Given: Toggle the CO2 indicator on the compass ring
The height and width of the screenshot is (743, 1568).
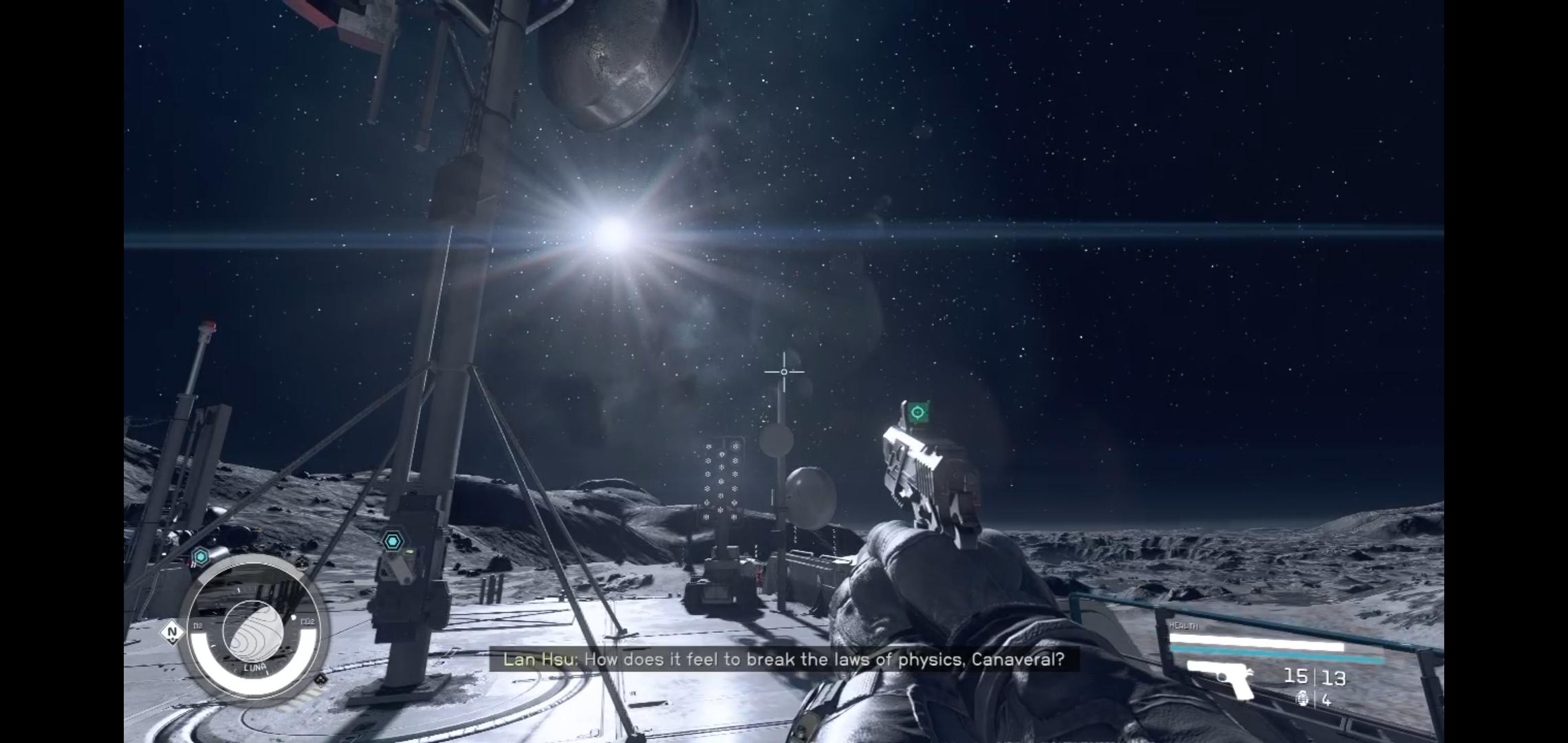Looking at the screenshot, I should [308, 621].
